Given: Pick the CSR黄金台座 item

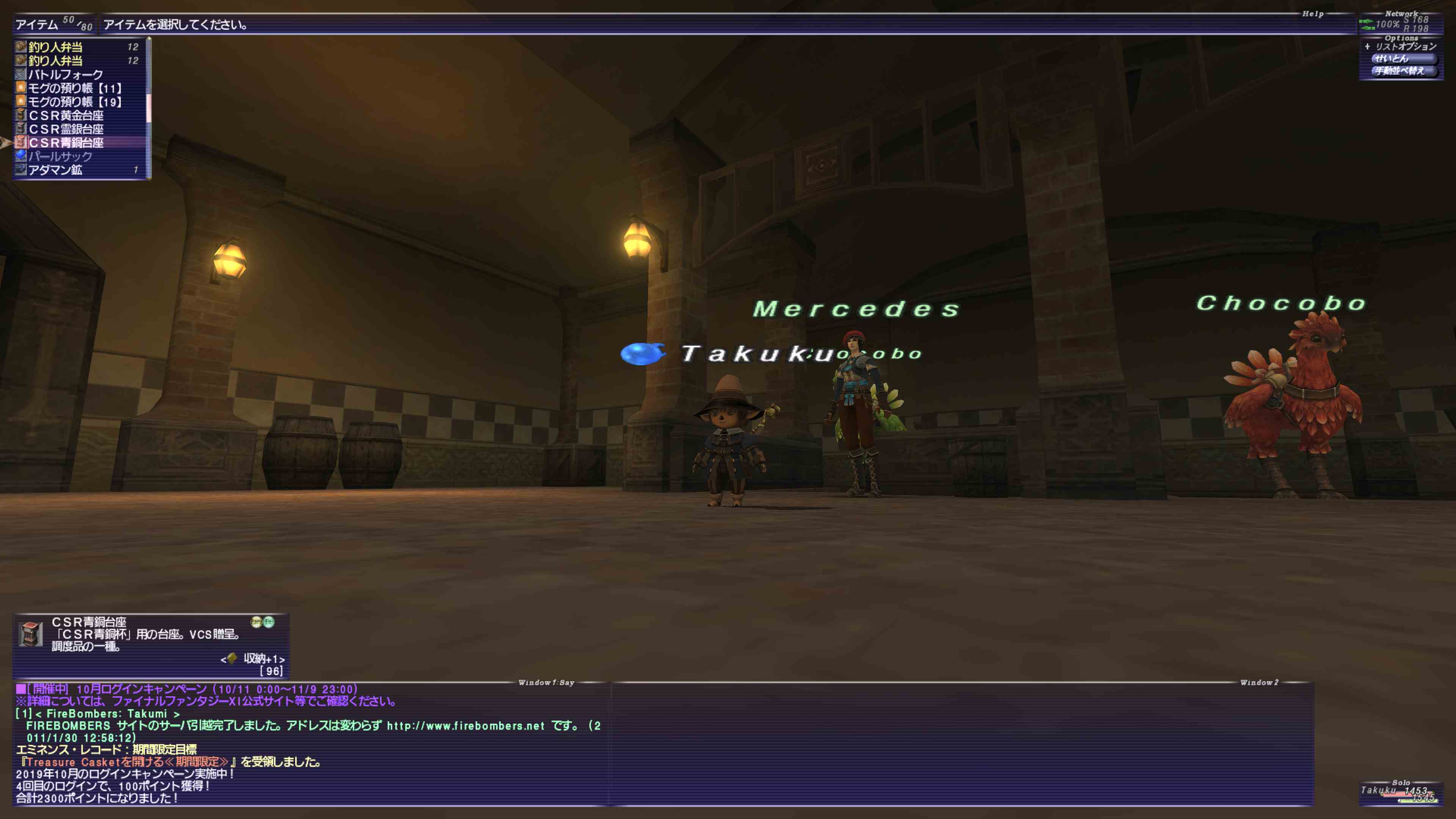Looking at the screenshot, I should coord(66,115).
